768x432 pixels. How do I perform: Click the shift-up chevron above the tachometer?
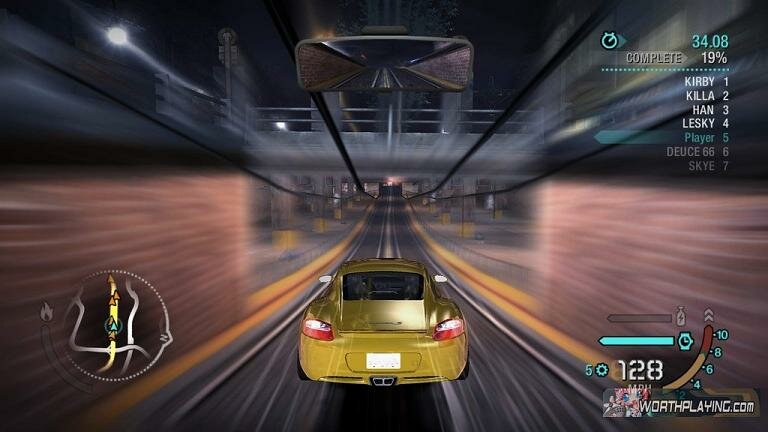point(709,316)
